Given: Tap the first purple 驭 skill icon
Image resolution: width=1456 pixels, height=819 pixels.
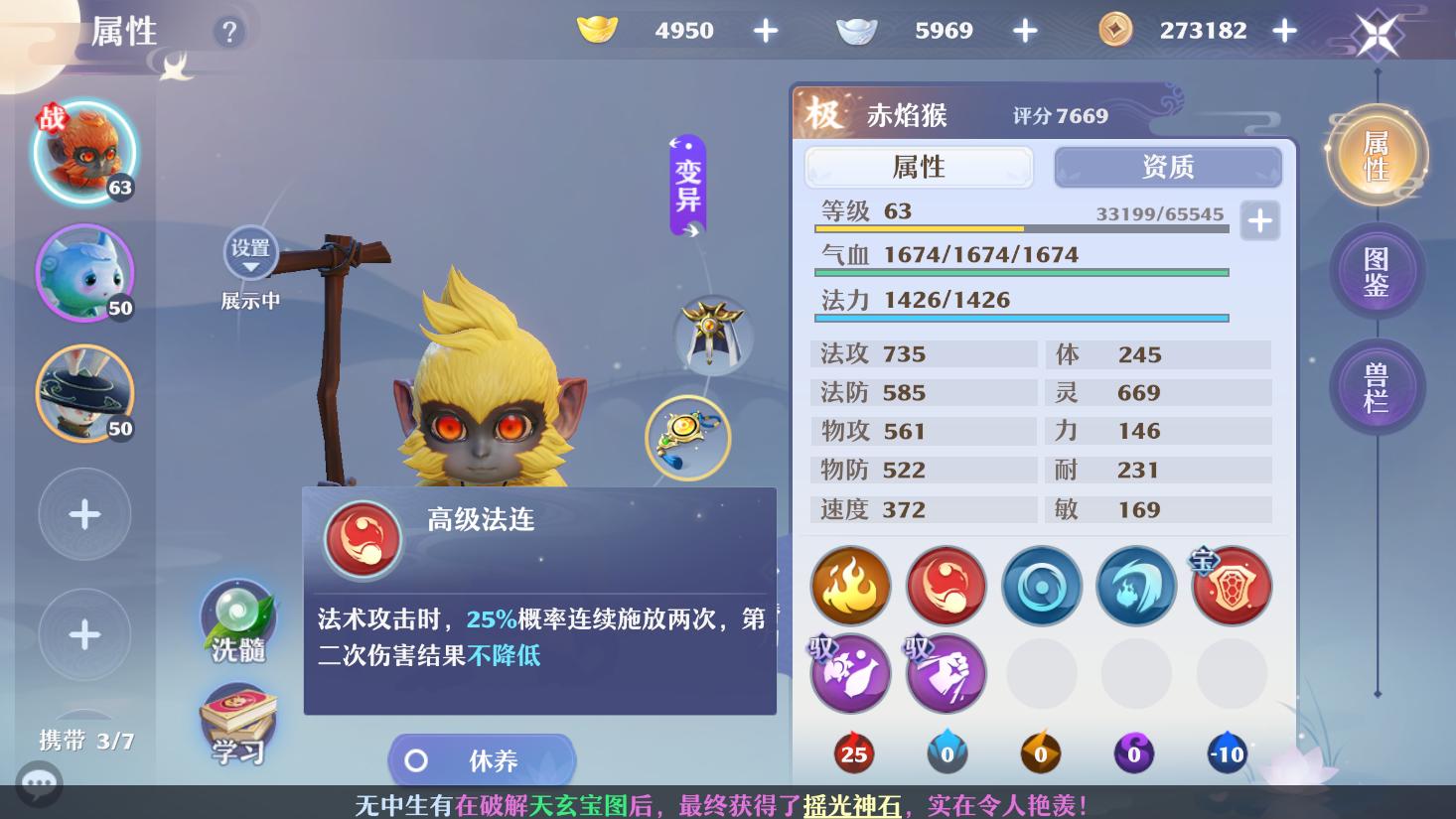Looking at the screenshot, I should 850,673.
